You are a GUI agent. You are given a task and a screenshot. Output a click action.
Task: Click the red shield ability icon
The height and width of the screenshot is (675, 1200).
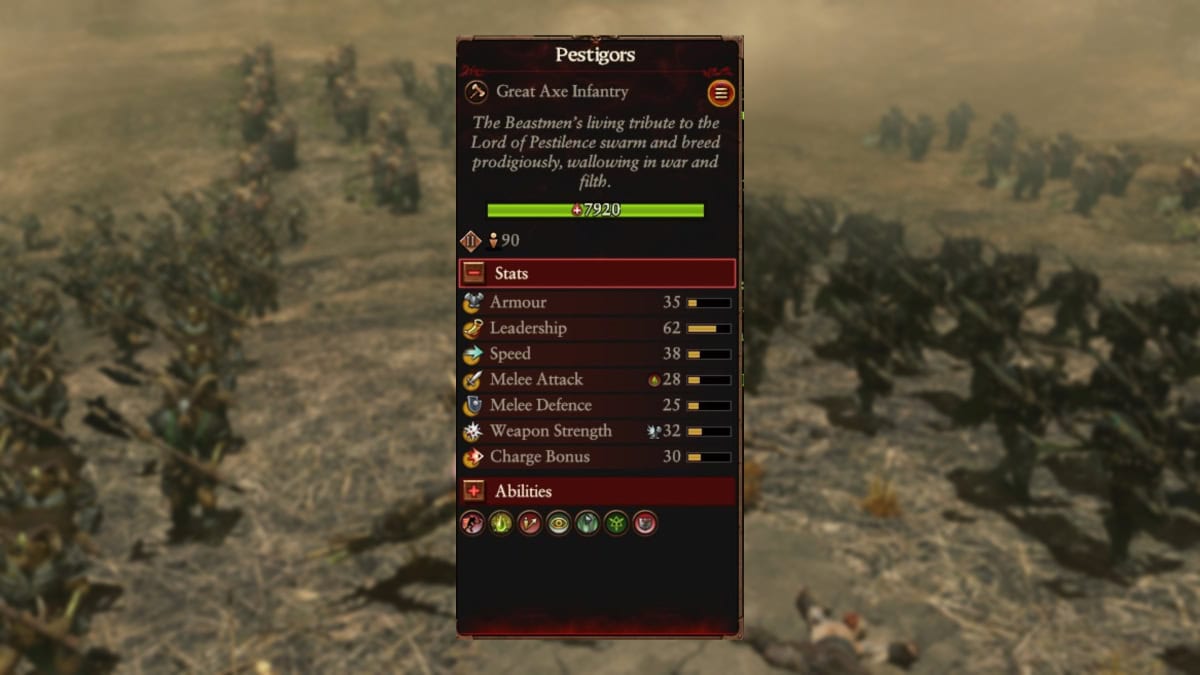(645, 523)
